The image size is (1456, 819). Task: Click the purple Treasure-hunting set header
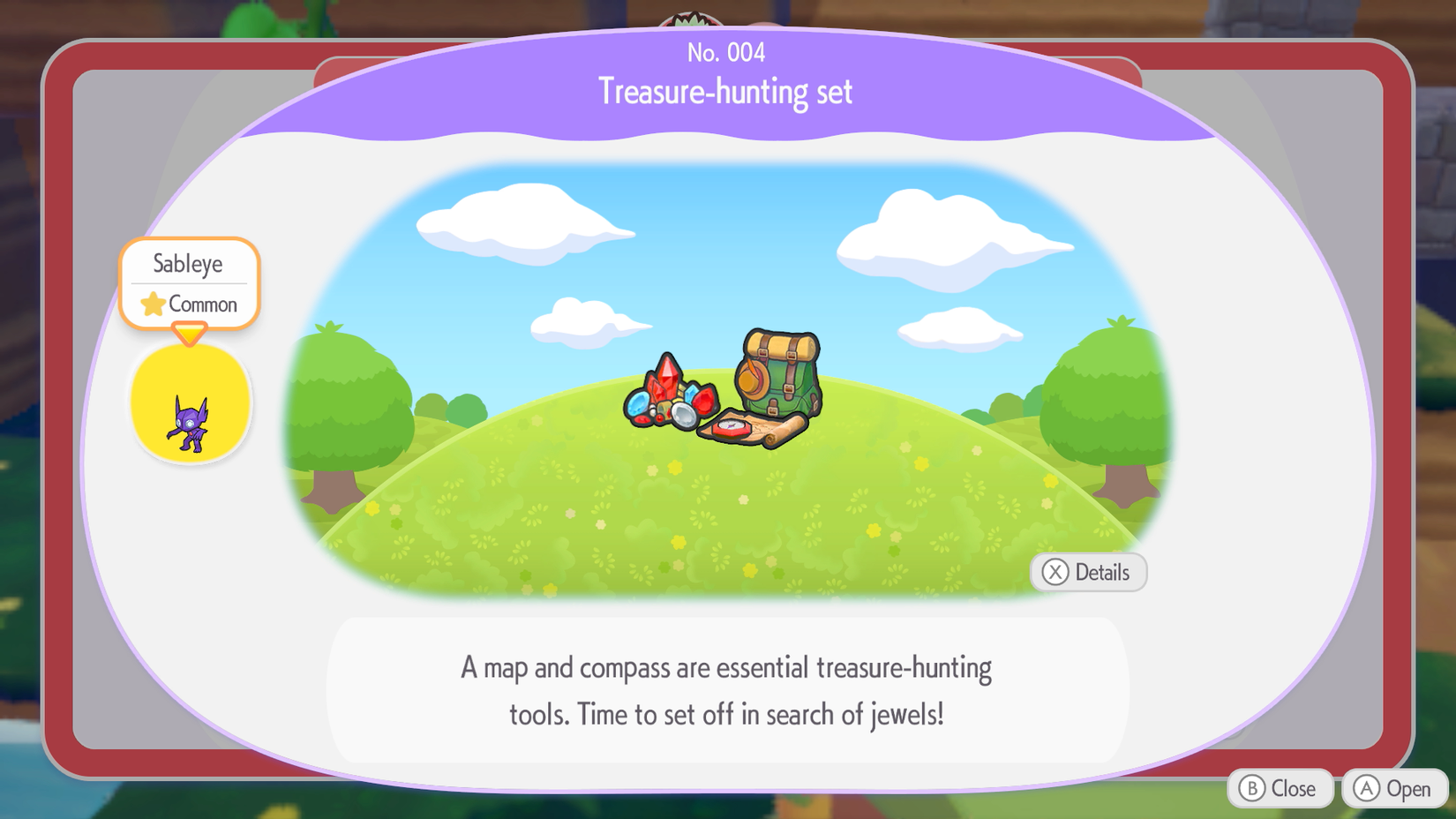(x=725, y=92)
